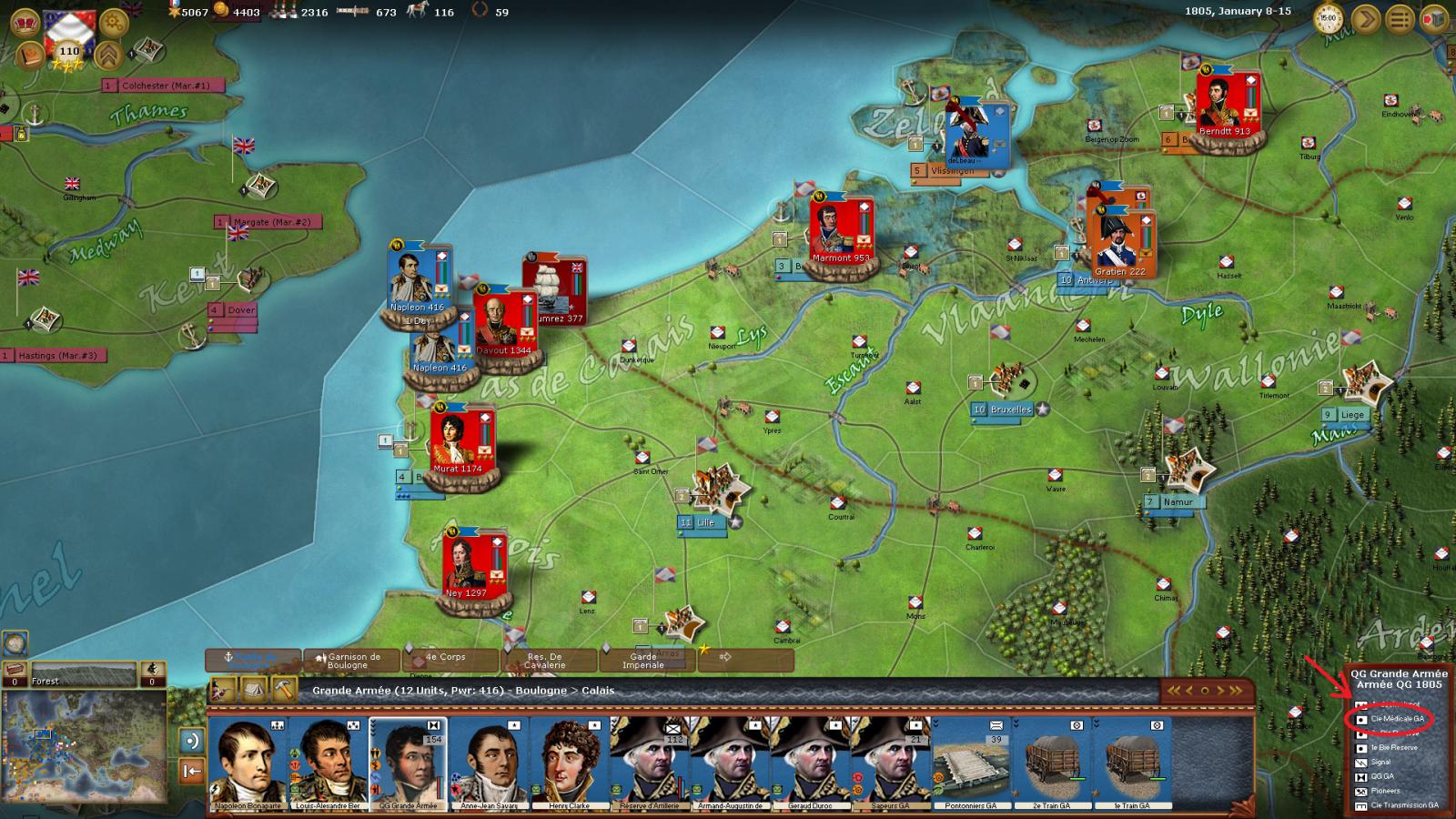This screenshot has width=1456, height=819.
Task: Open the gear options button
Action: (x=113, y=22)
